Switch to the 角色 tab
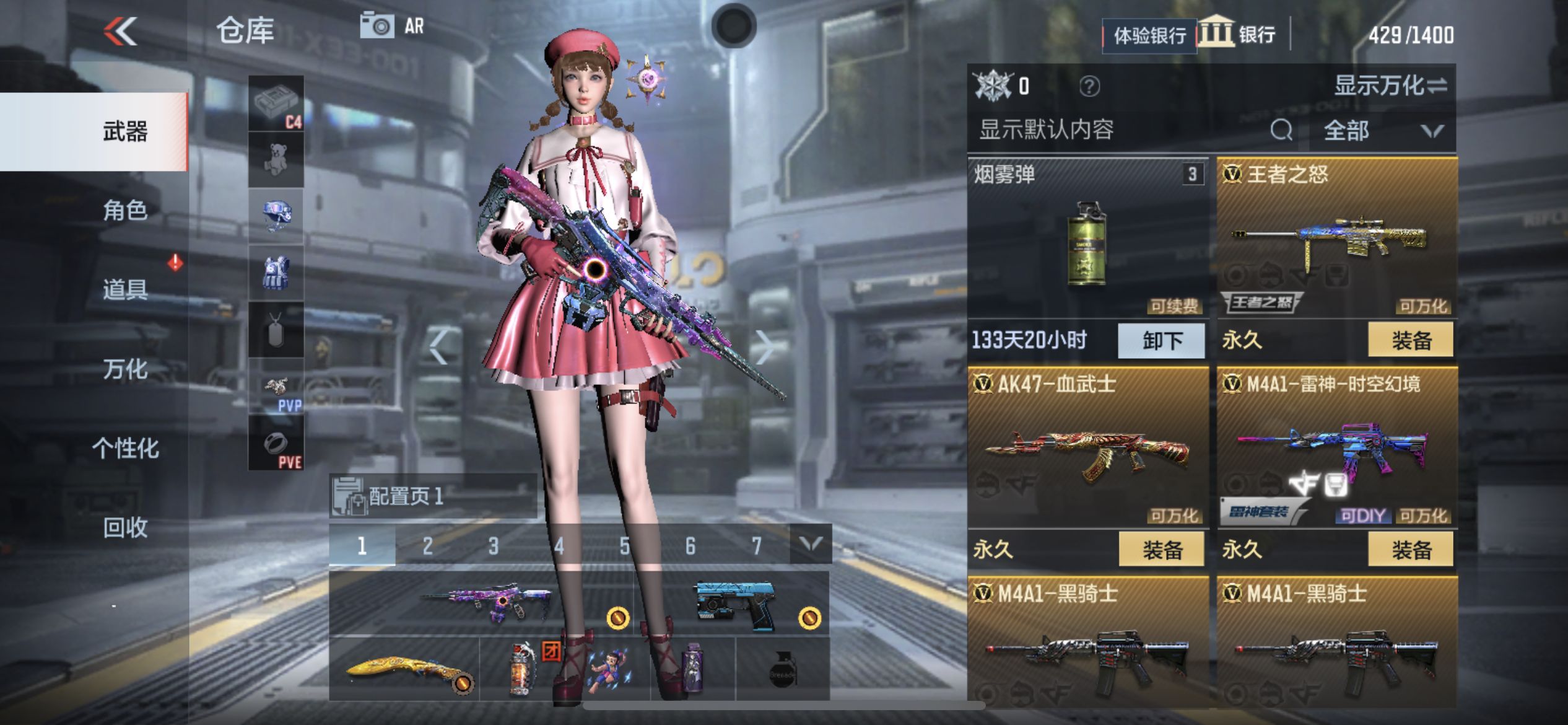Screen dimensions: 1568x725 [124, 211]
